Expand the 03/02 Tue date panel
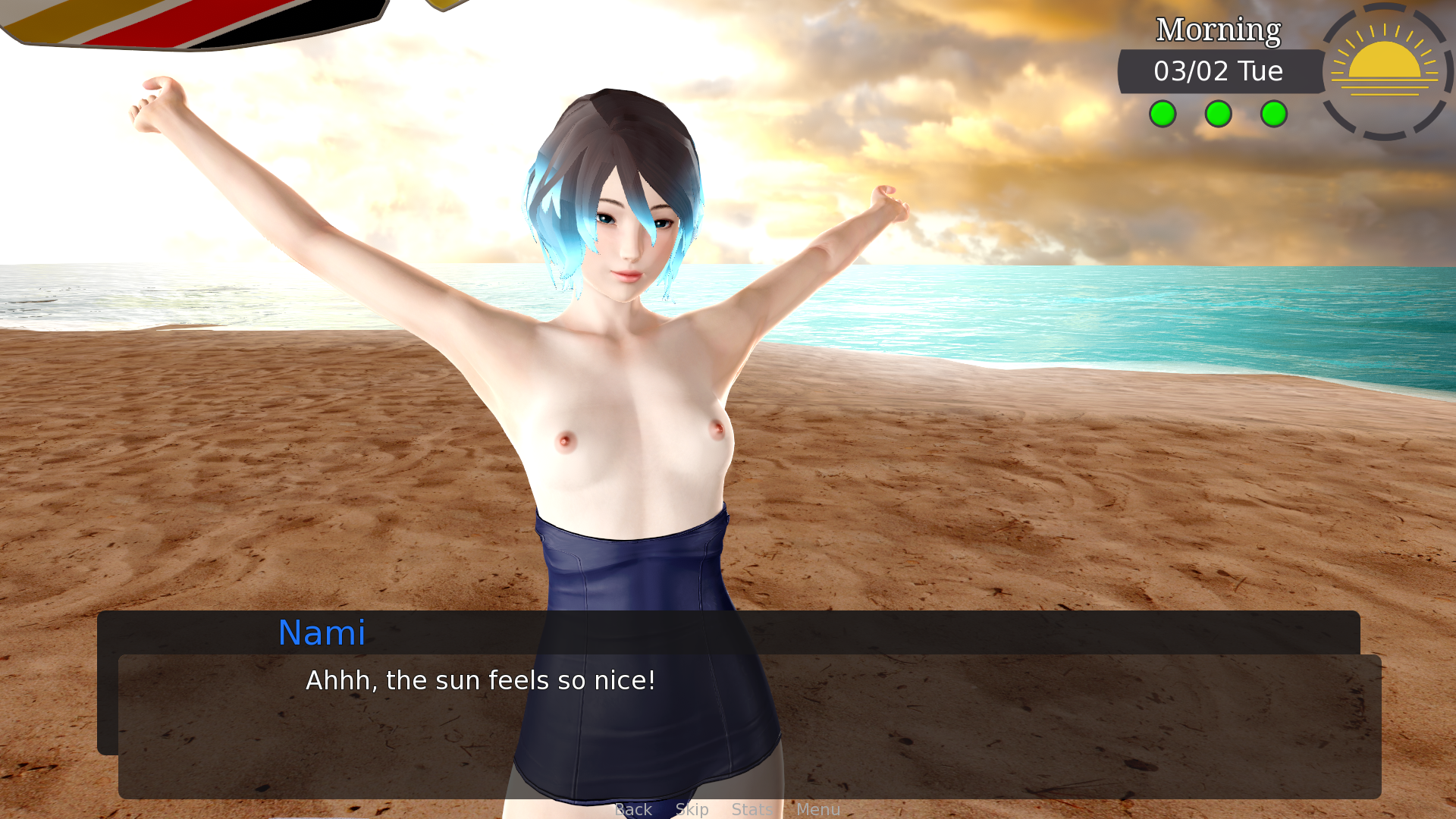Viewport: 1456px width, 819px height. click(1217, 72)
